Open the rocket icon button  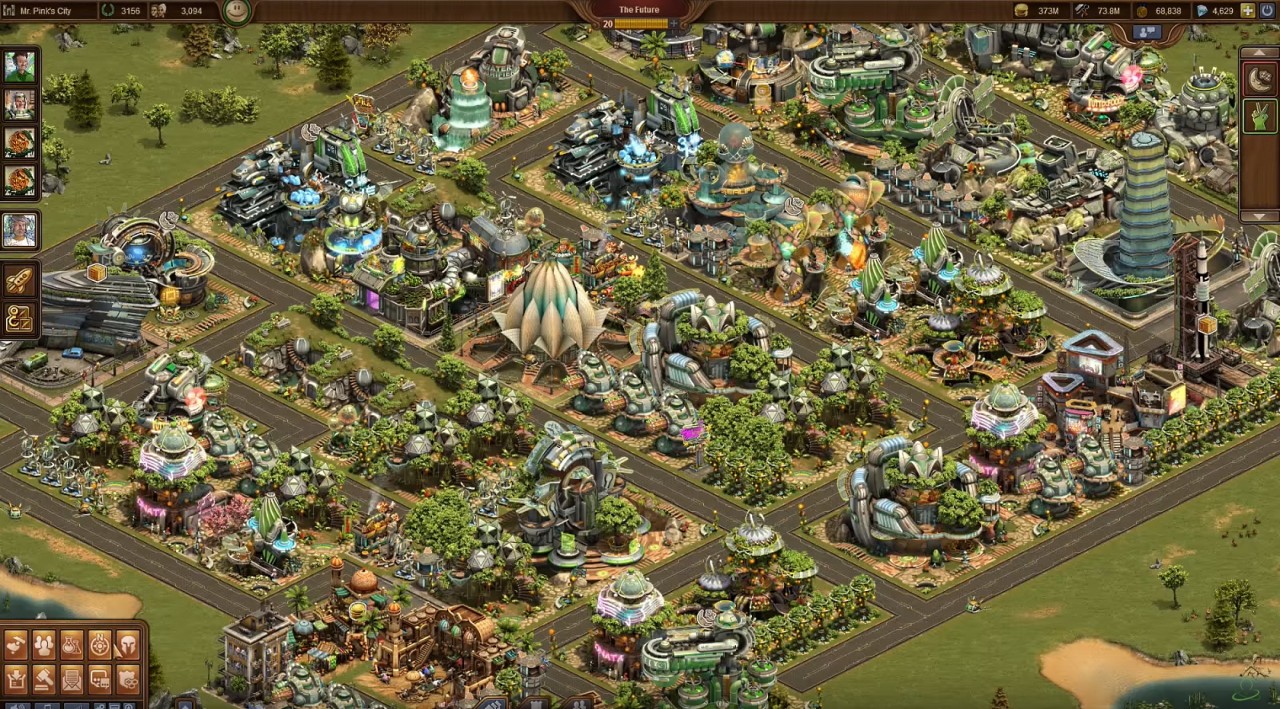(x=19, y=281)
